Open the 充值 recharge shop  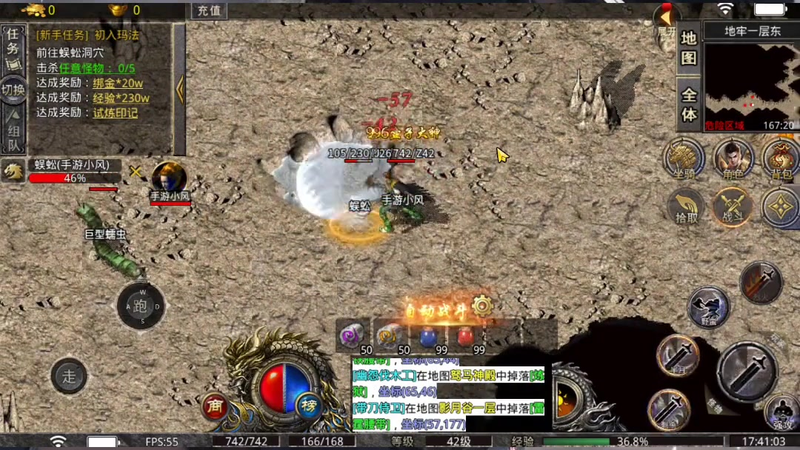(x=208, y=10)
